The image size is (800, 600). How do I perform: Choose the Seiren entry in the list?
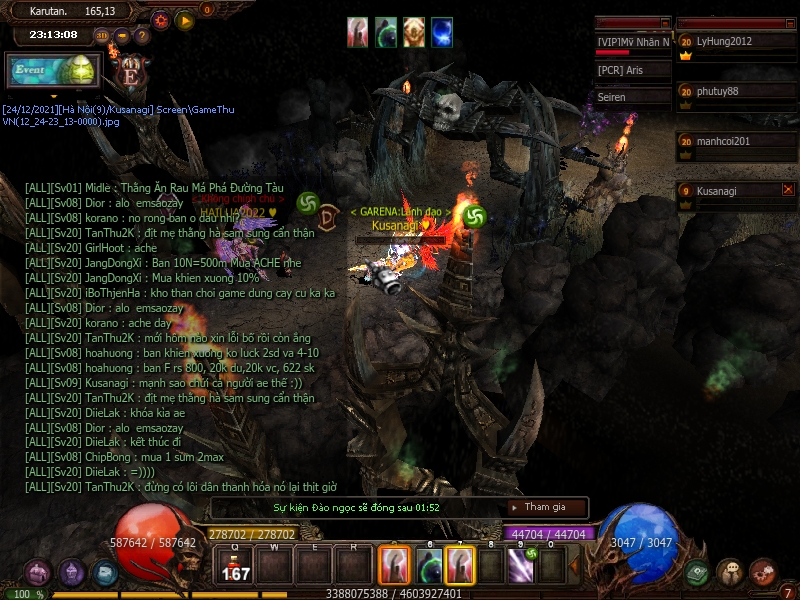632,97
